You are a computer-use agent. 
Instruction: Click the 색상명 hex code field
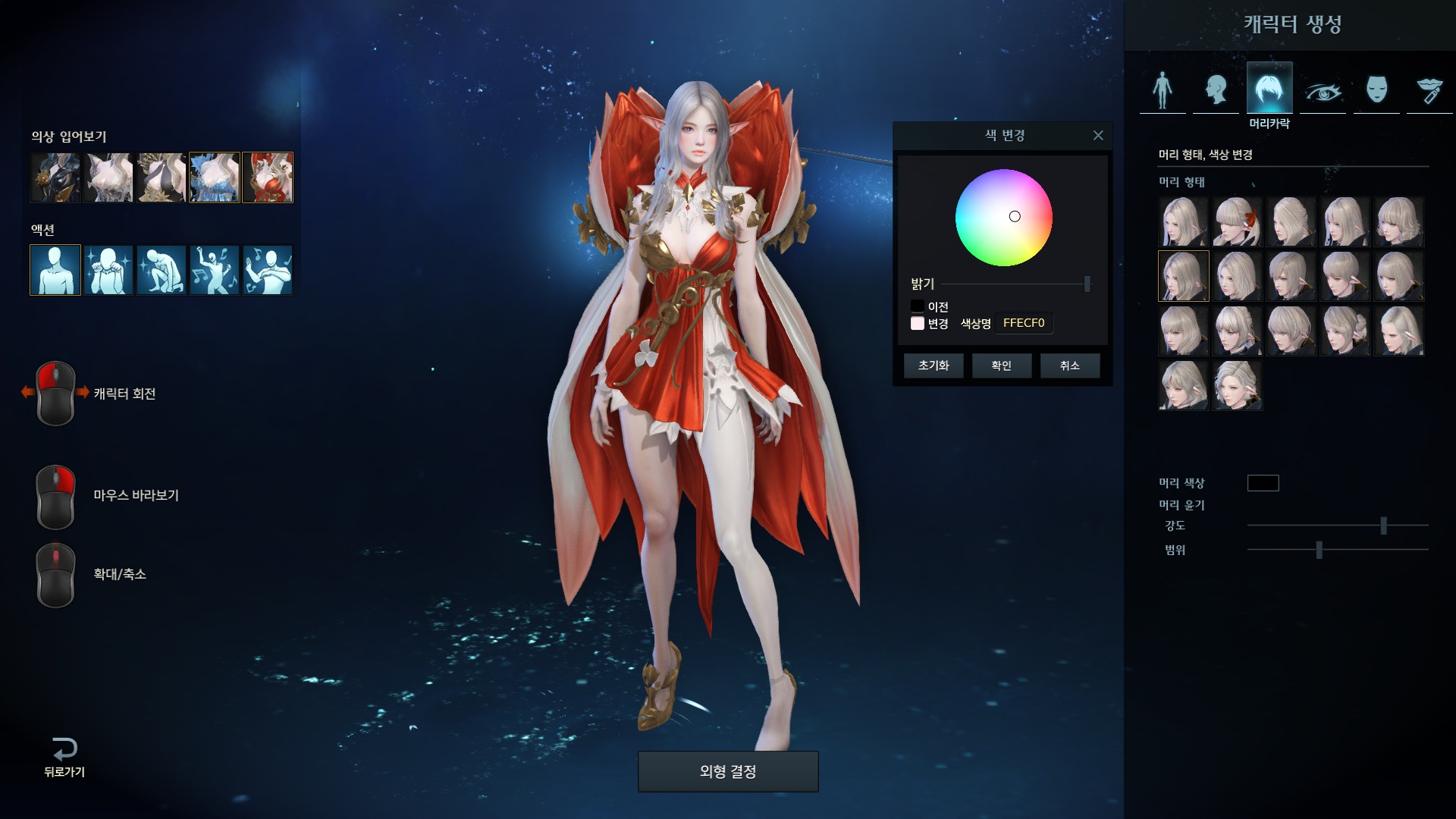(1024, 323)
